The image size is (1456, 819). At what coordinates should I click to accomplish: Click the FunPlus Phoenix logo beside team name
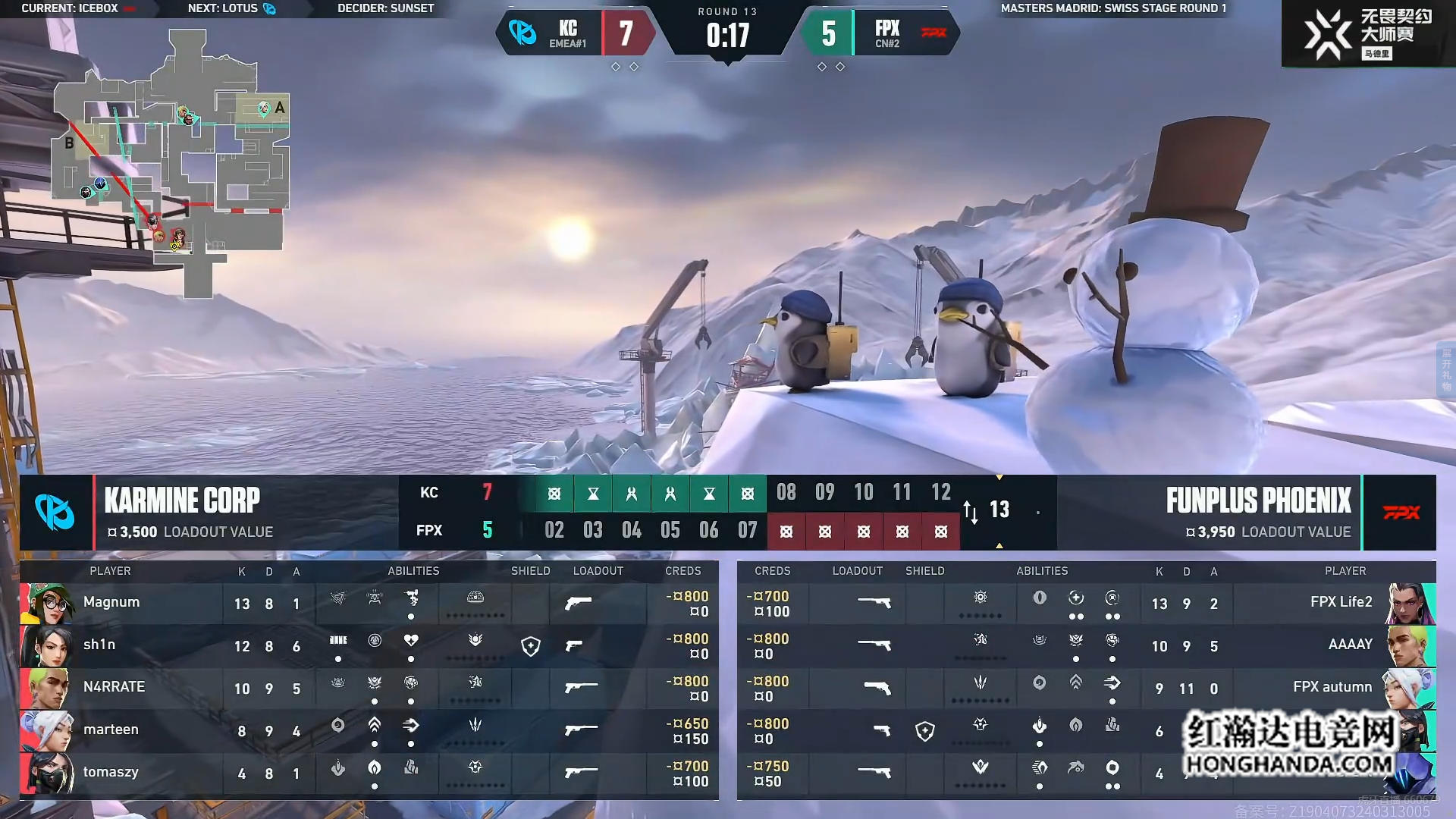coord(1400,513)
